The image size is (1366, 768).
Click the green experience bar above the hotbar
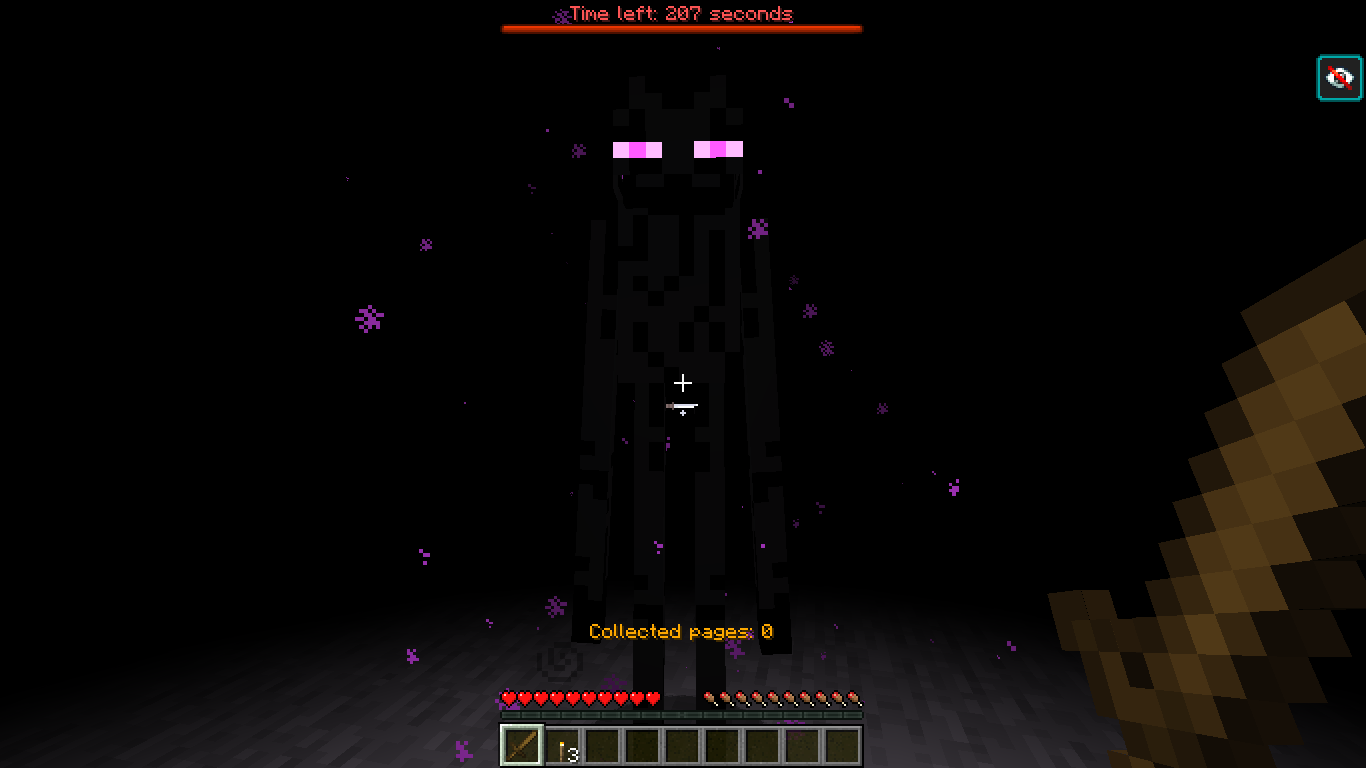coord(681,717)
